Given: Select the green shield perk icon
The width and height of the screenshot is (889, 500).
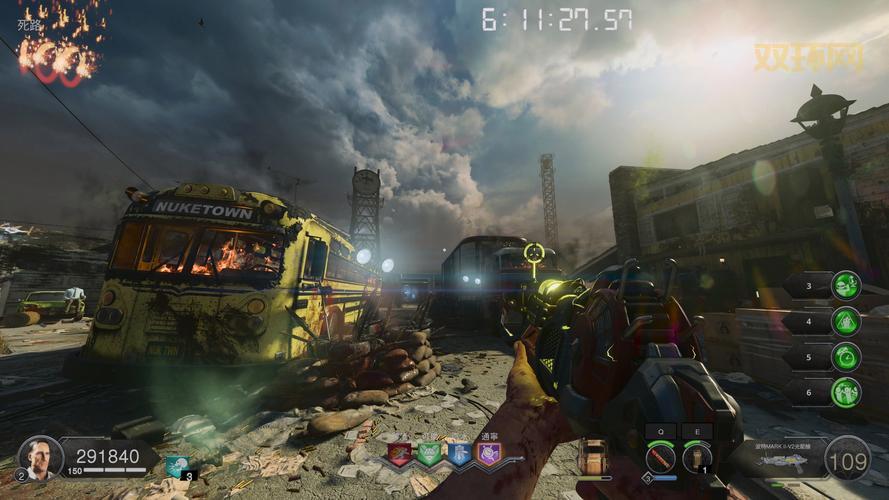Looking at the screenshot, I should pos(429,454).
